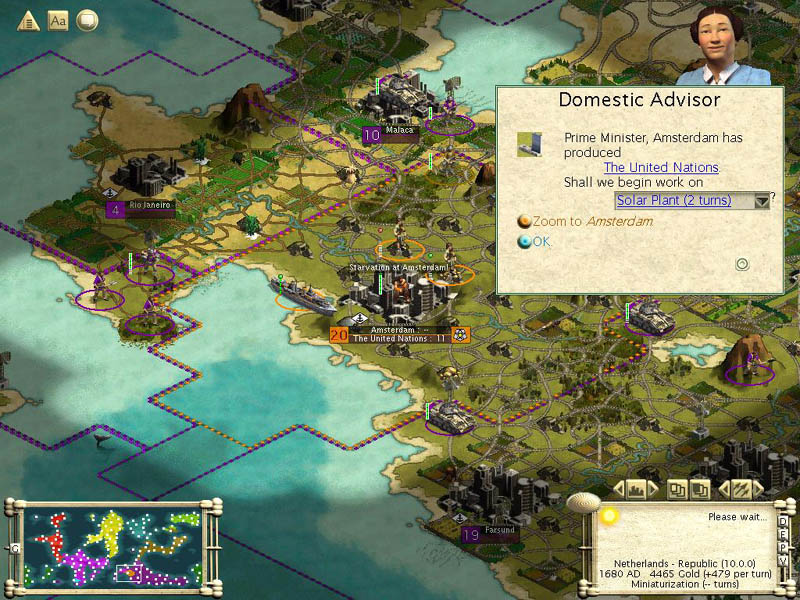Open The United Nations link
The height and width of the screenshot is (600, 800).
pyautogui.click(x=661, y=167)
